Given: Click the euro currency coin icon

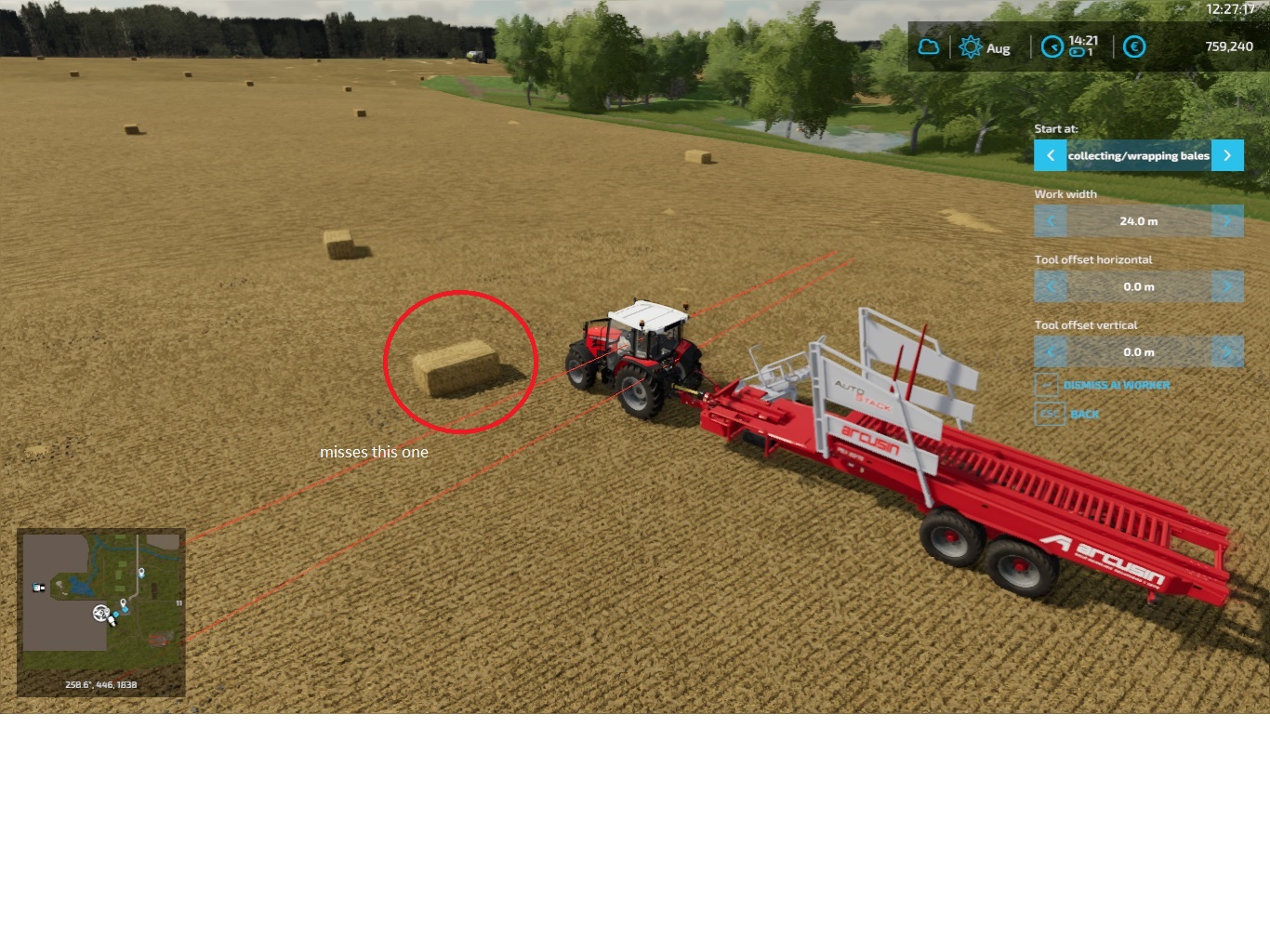Looking at the screenshot, I should point(1134,46).
